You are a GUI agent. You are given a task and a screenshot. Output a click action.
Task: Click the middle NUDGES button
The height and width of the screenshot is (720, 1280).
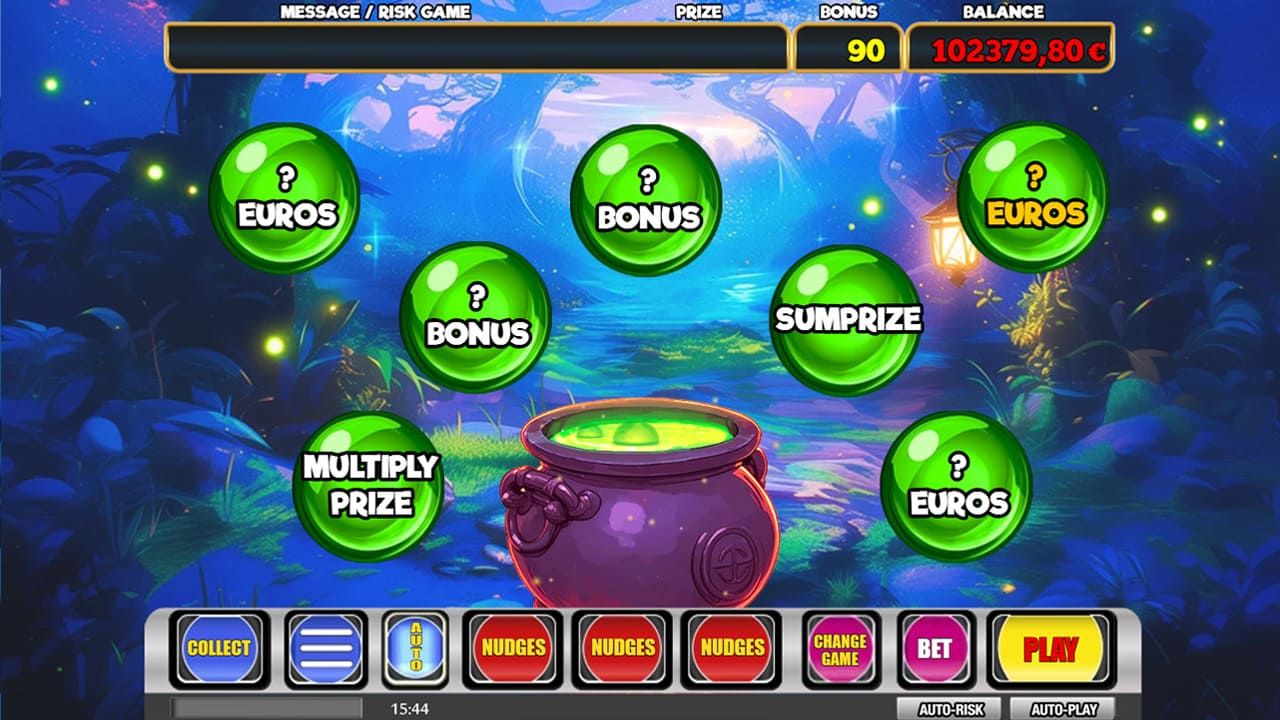[x=623, y=648]
